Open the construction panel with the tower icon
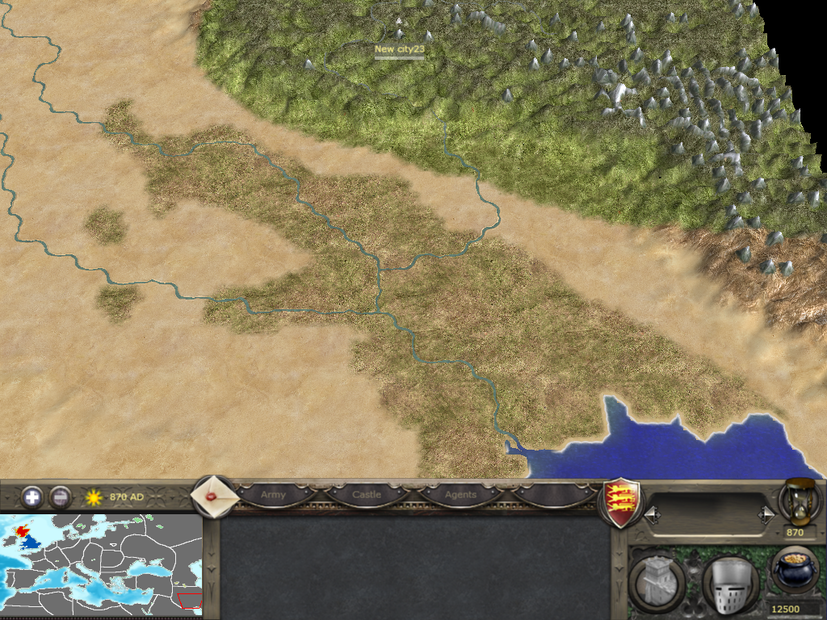This screenshot has height=620, width=827. (656, 579)
